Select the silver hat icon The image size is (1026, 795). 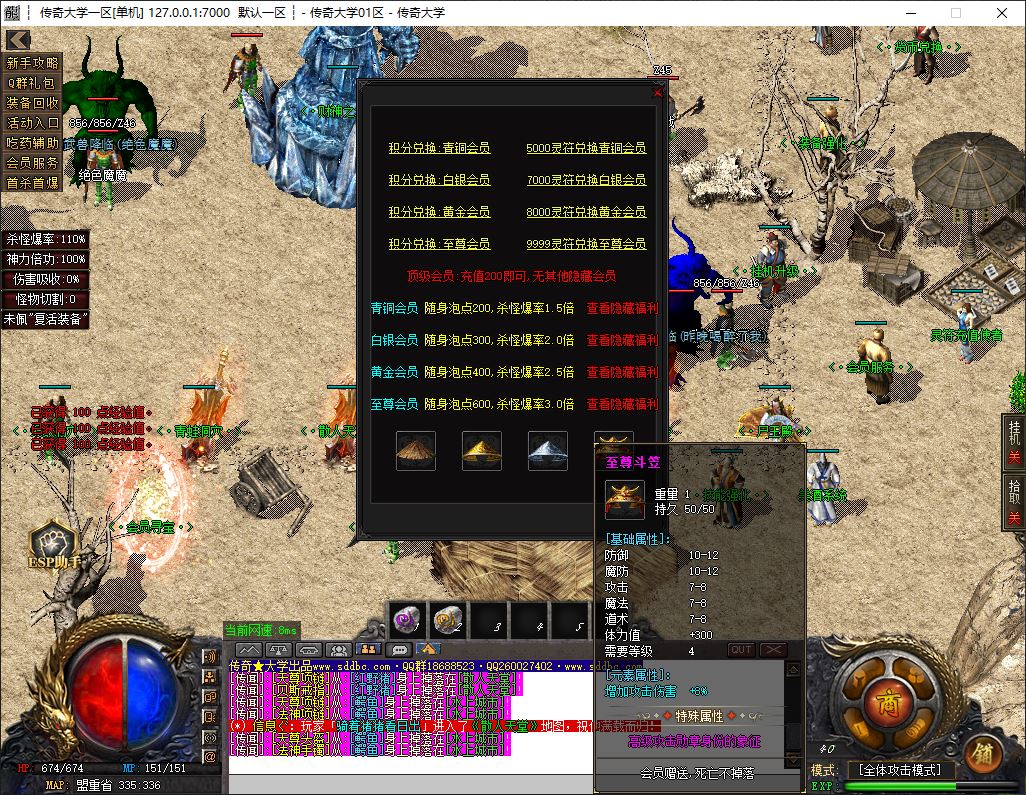tap(547, 451)
